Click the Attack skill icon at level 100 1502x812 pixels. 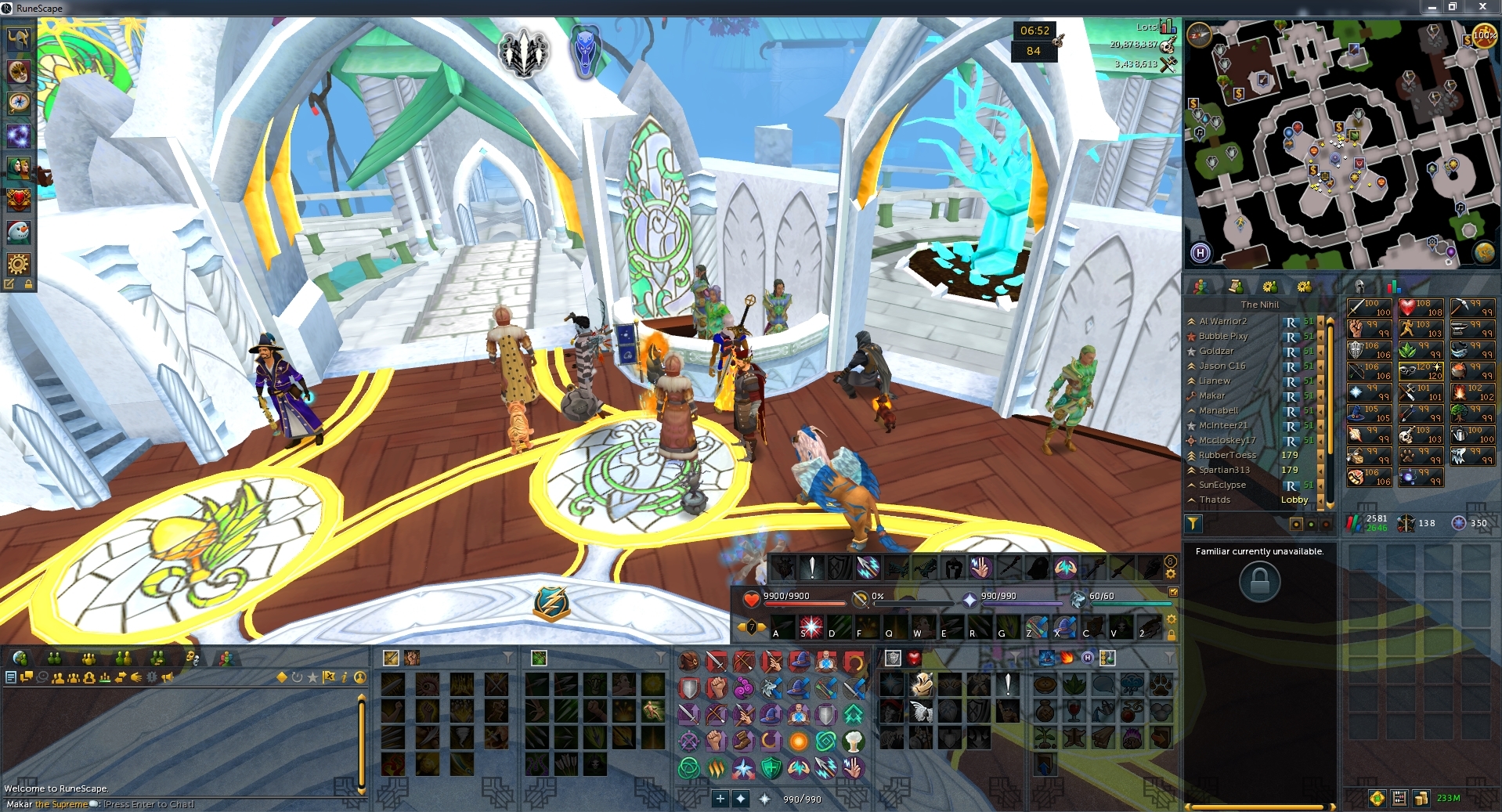pos(1369,308)
